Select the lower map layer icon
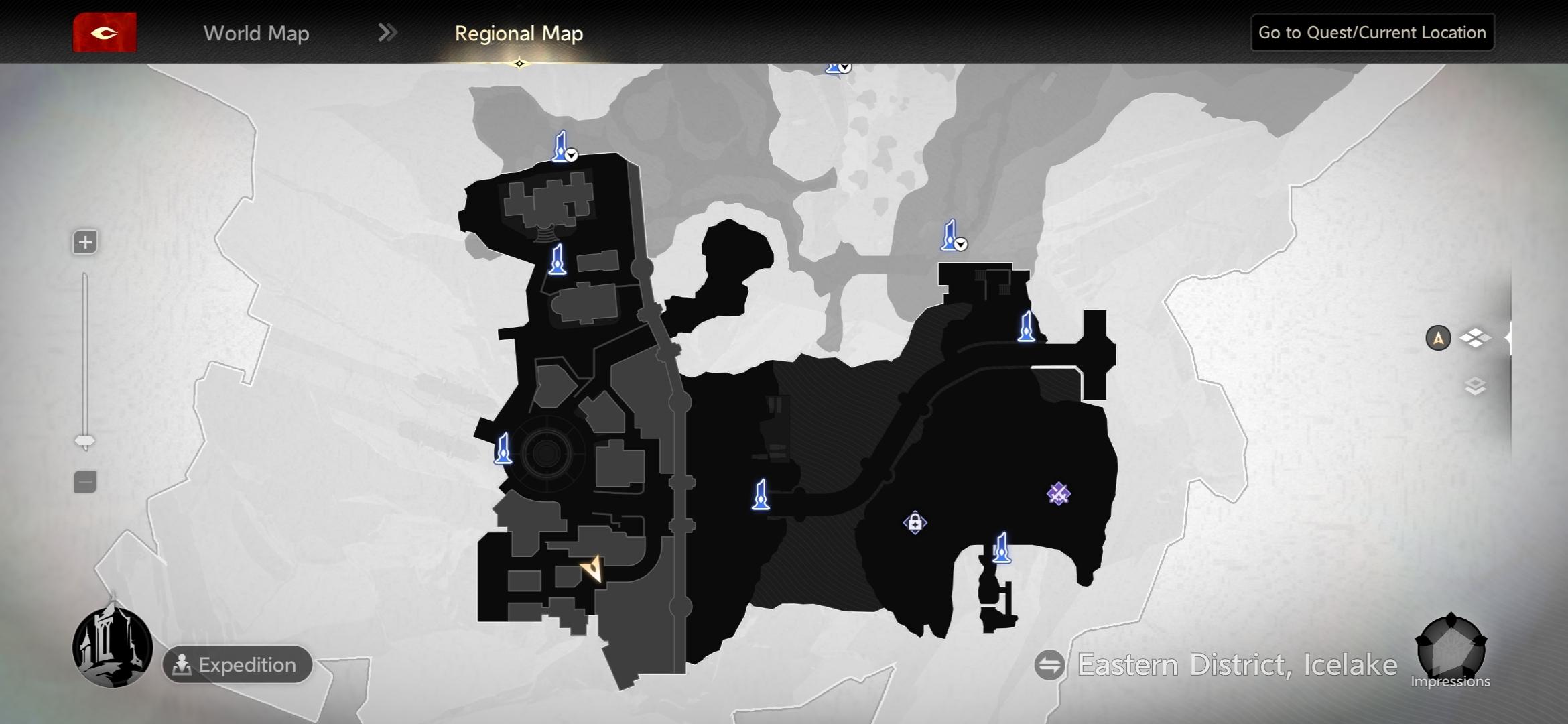This screenshot has width=1568, height=724. [1475, 386]
